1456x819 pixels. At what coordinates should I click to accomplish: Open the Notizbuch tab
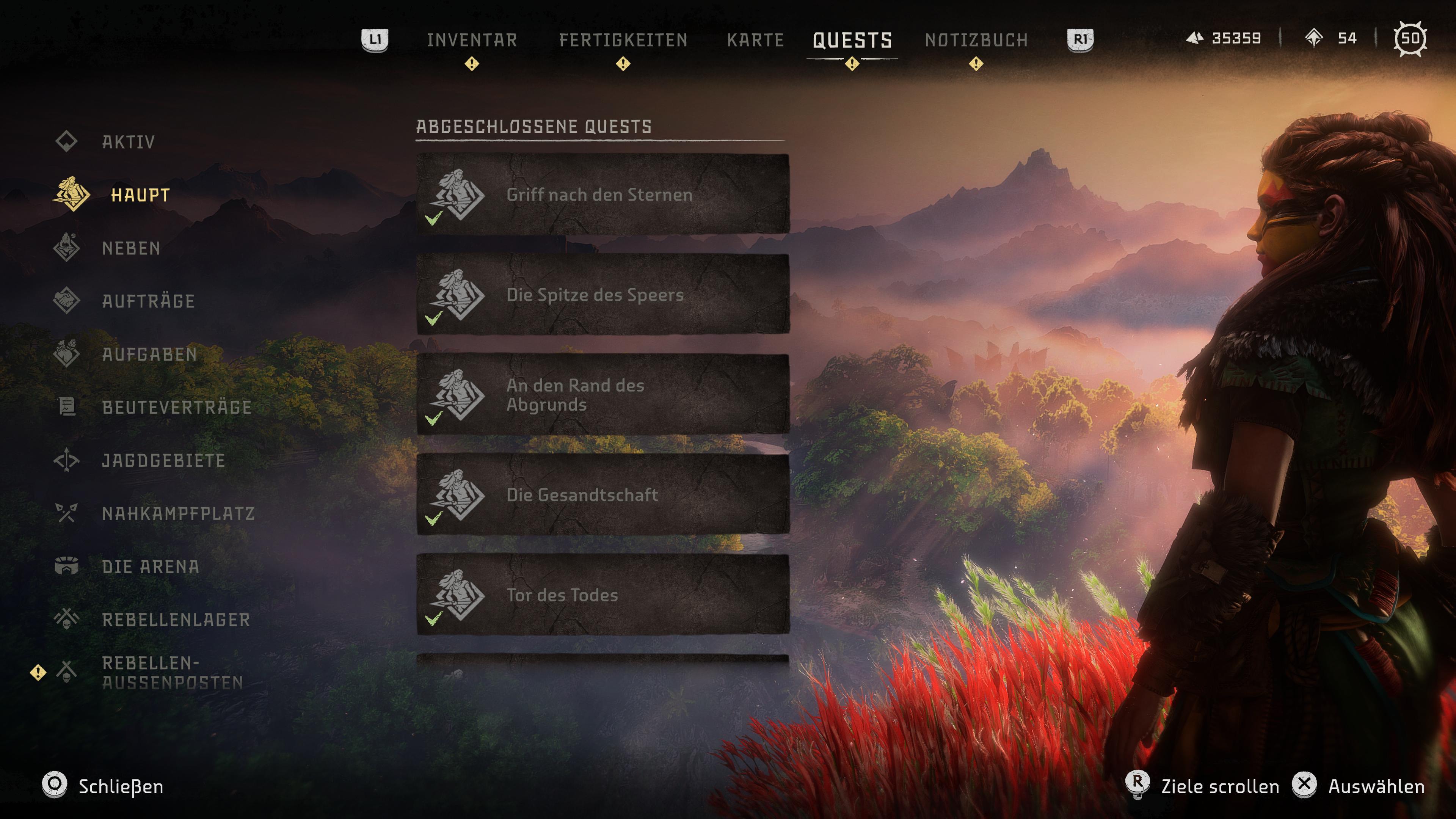pos(976,40)
